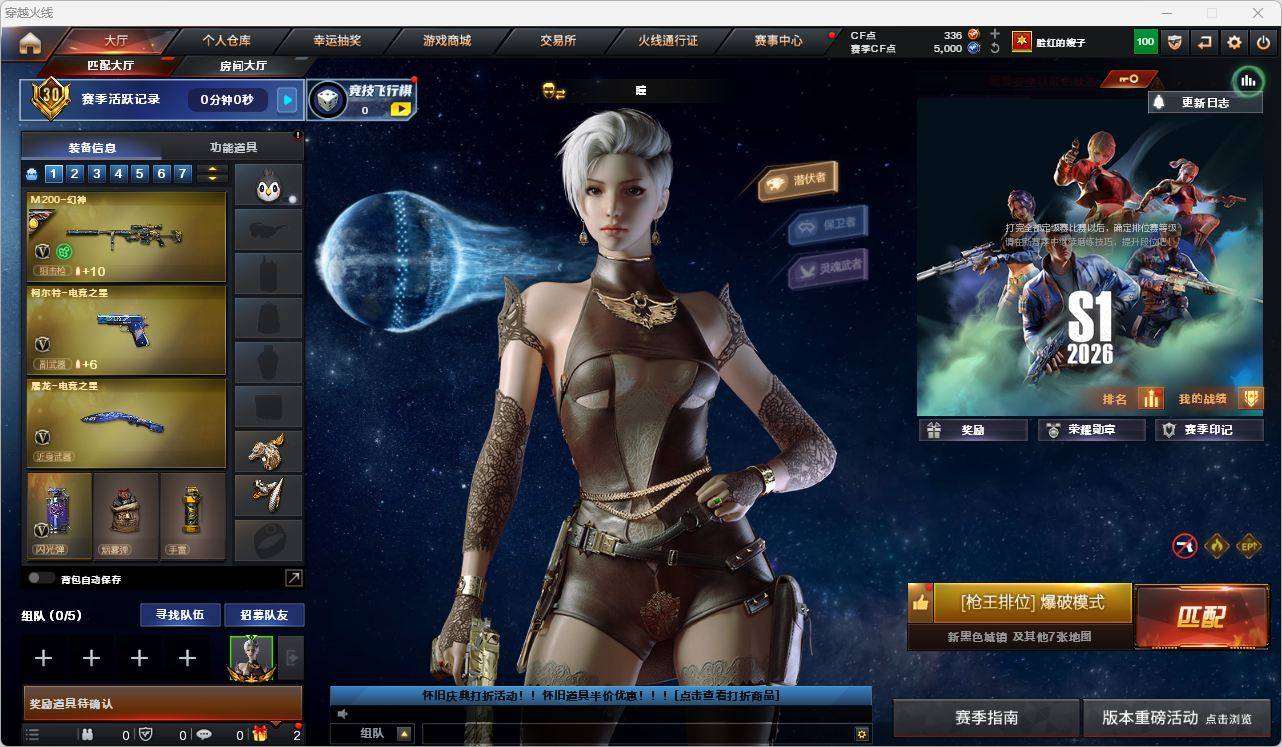The image size is (1282, 747).
Task: Open the 赛事中心 tournament center
Action: 778,41
